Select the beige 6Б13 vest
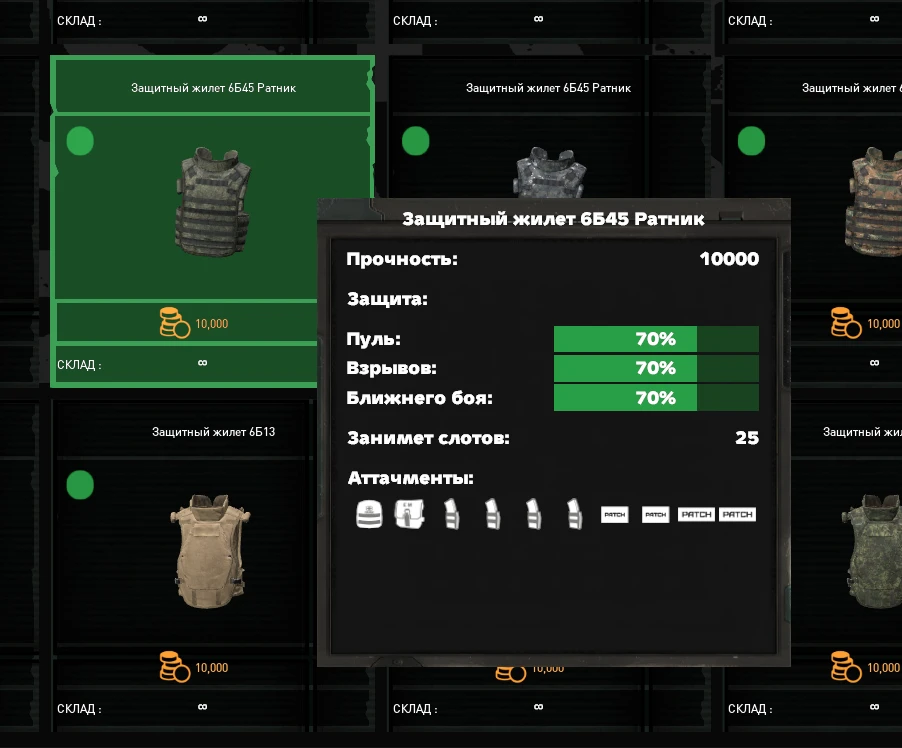 (x=211, y=549)
